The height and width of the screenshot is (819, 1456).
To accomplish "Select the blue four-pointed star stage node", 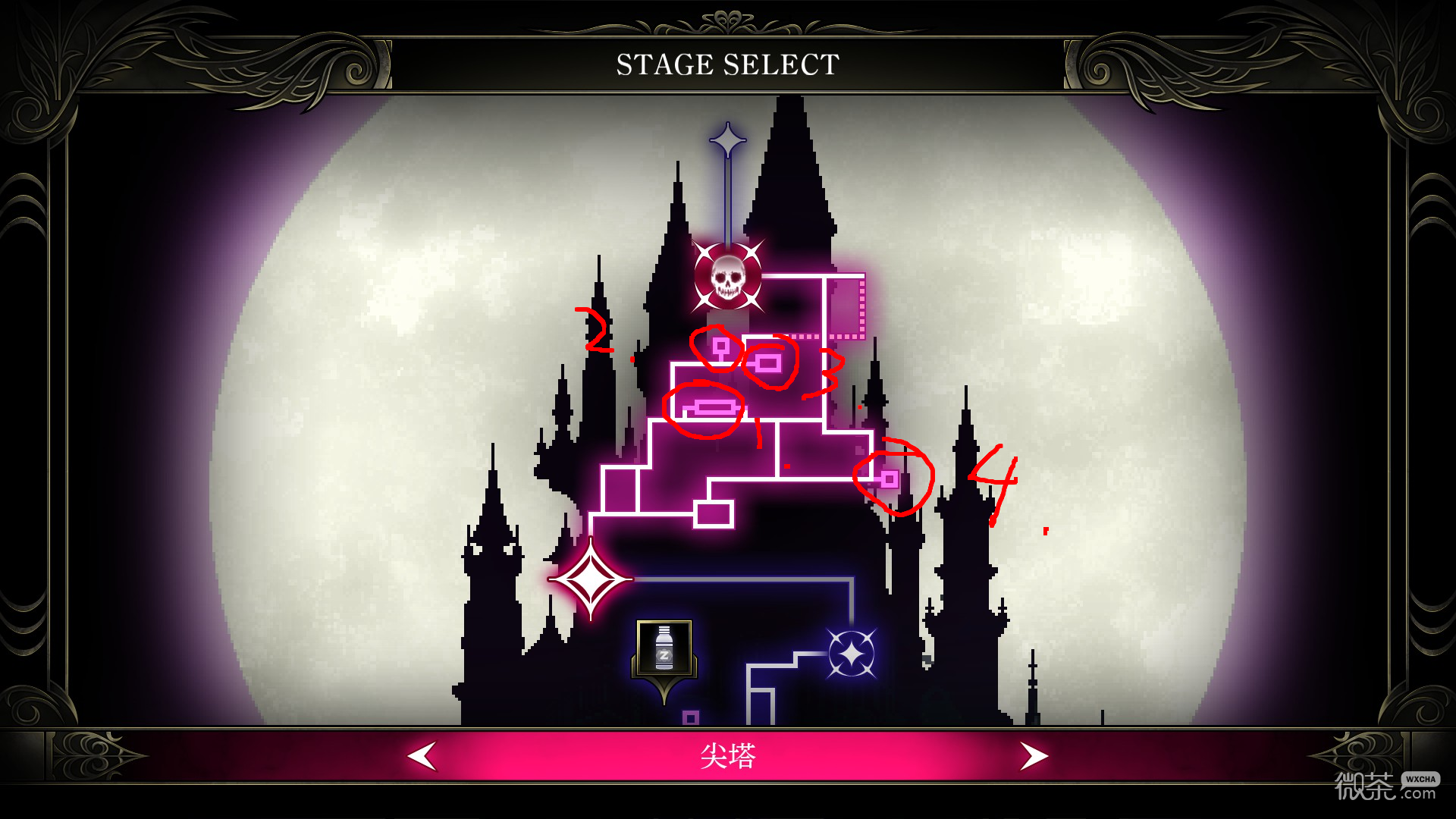I will (852, 654).
